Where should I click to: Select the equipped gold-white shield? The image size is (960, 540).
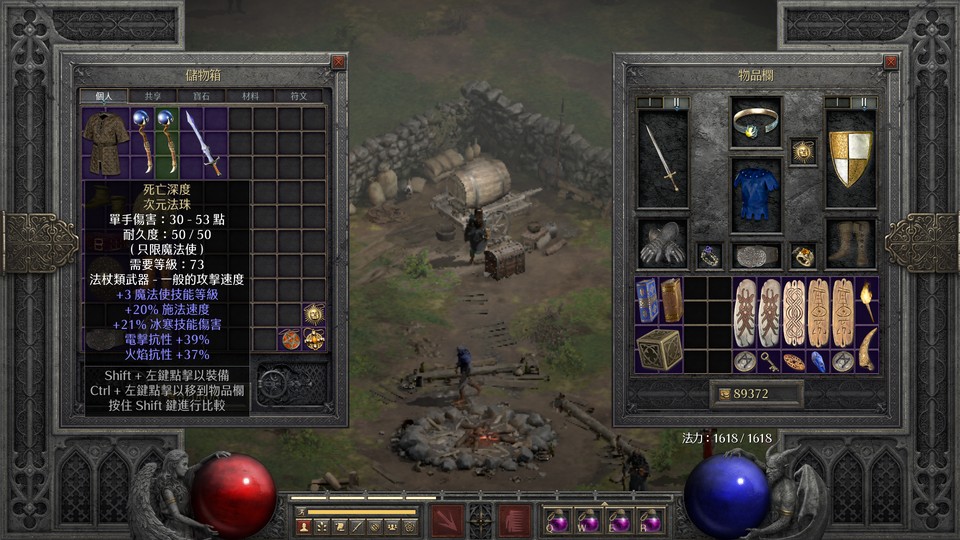851,158
